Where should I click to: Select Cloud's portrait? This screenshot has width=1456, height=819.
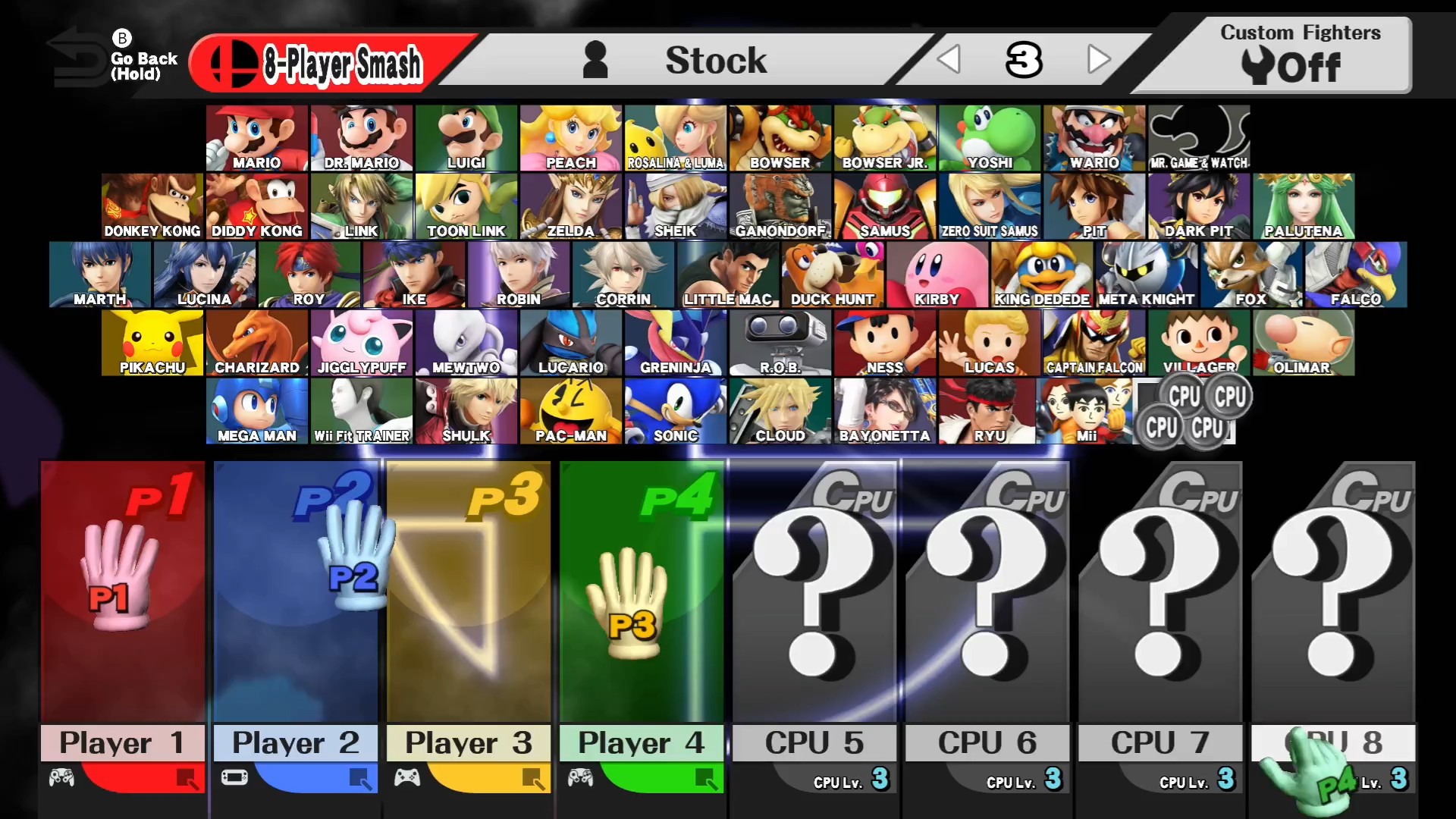[x=780, y=409]
